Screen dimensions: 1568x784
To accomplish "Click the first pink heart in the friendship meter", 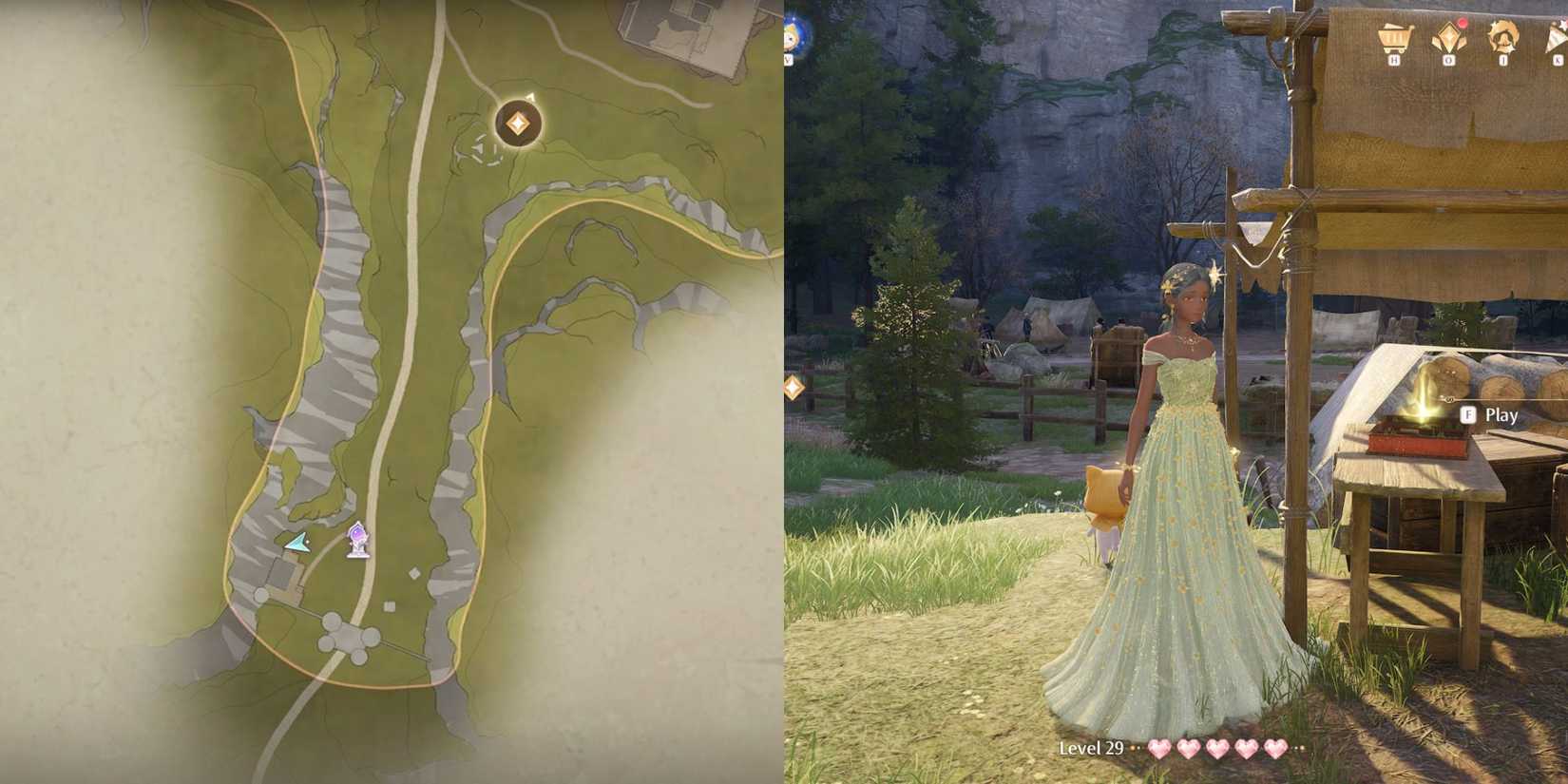I will [x=1157, y=749].
